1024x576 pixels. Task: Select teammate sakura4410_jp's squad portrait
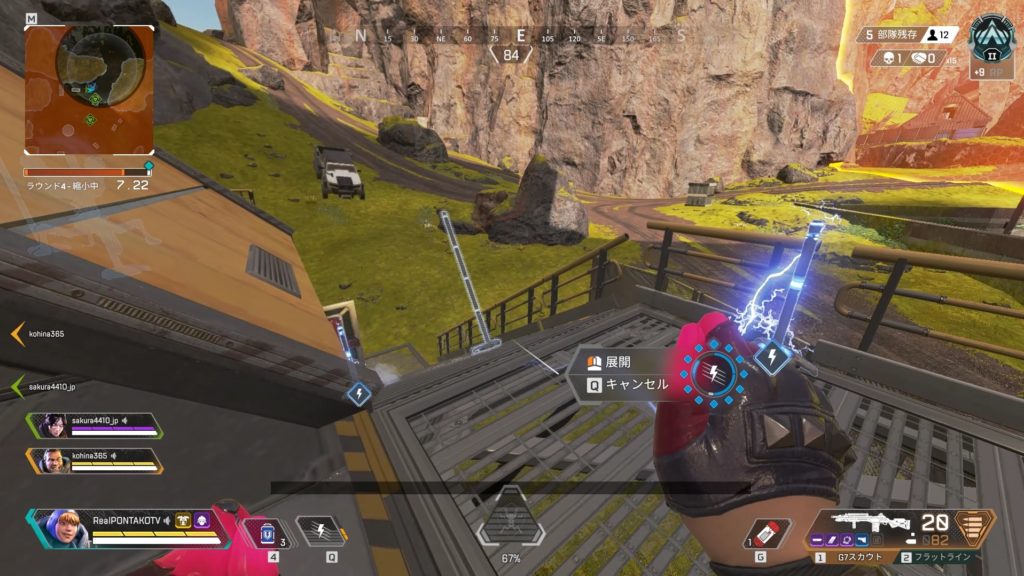53,425
